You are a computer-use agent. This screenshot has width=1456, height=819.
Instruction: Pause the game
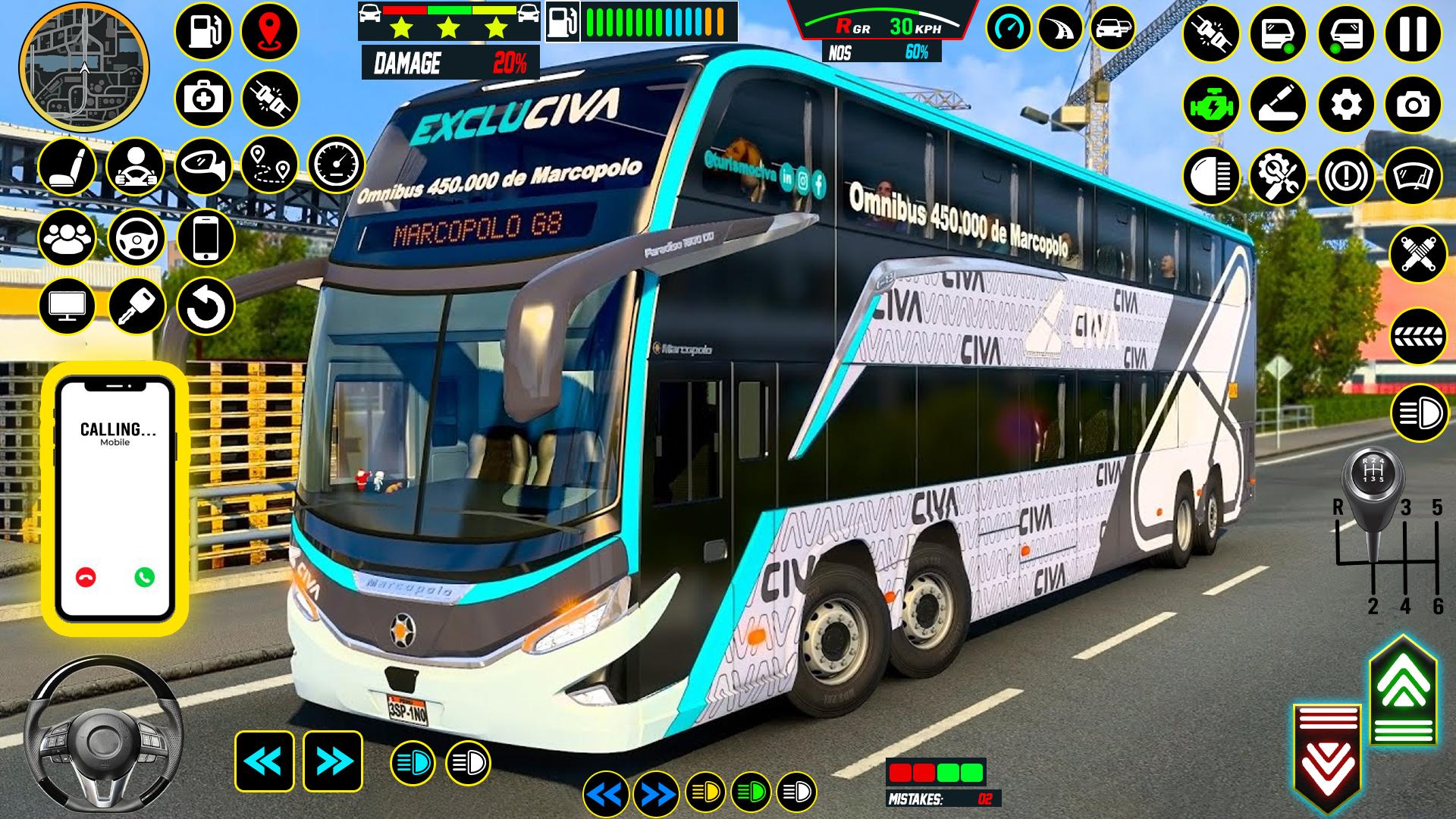(x=1412, y=34)
